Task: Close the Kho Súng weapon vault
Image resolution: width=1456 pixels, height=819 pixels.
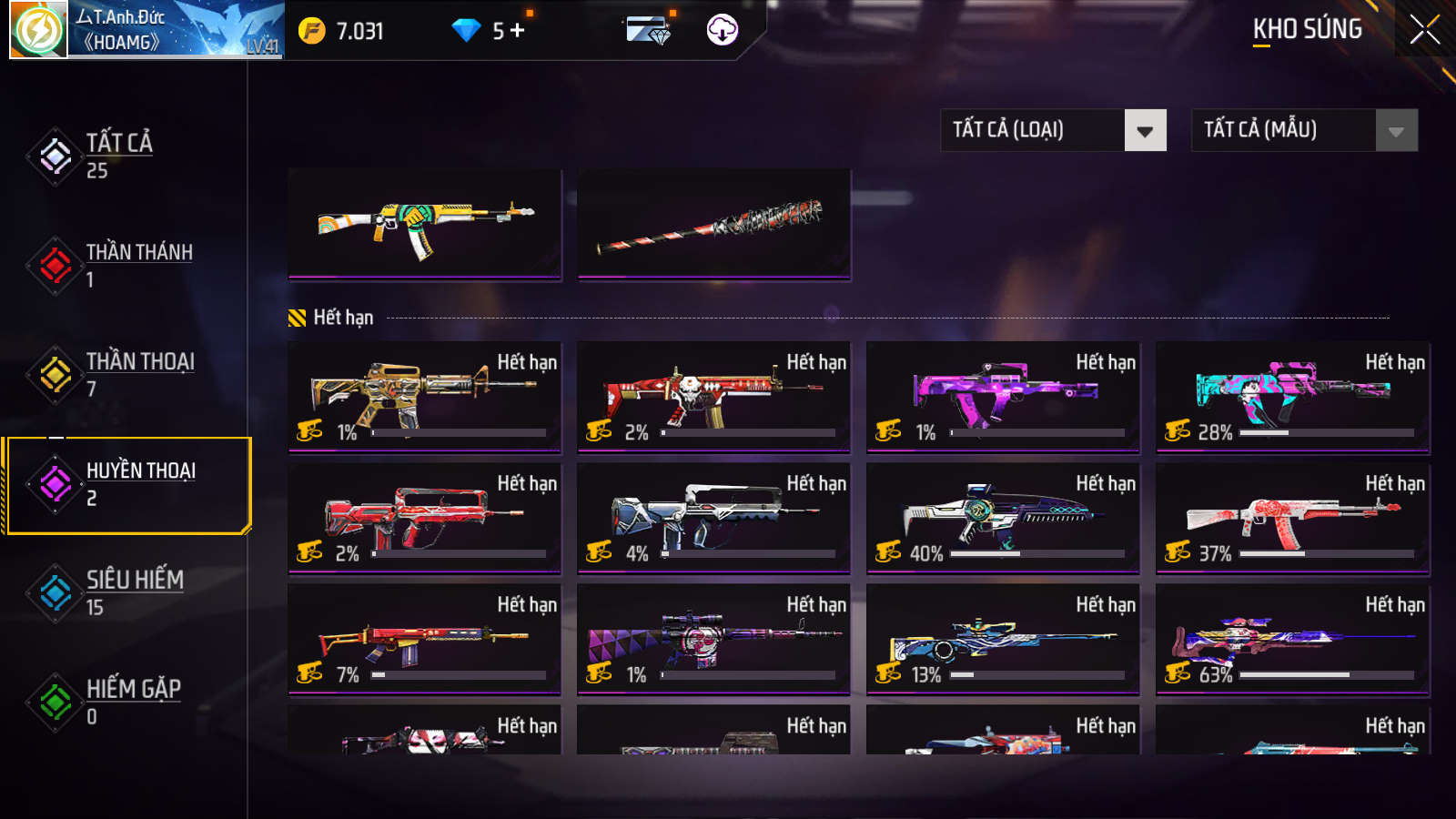Action: (x=1424, y=30)
